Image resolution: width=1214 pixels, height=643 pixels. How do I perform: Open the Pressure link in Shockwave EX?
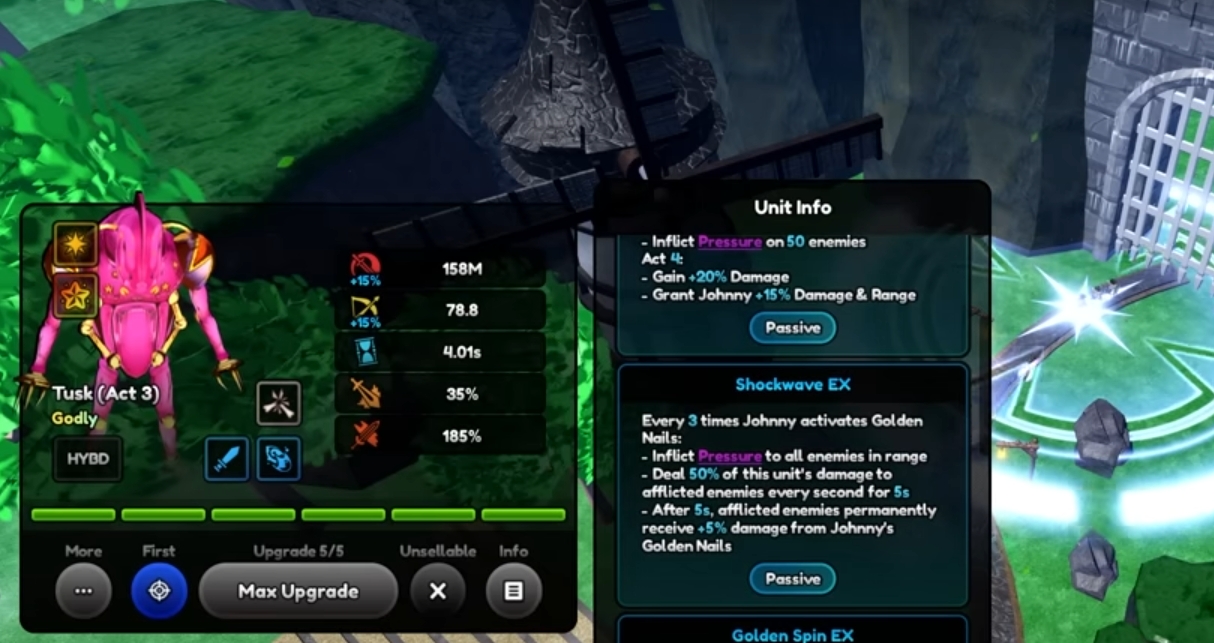(730, 456)
